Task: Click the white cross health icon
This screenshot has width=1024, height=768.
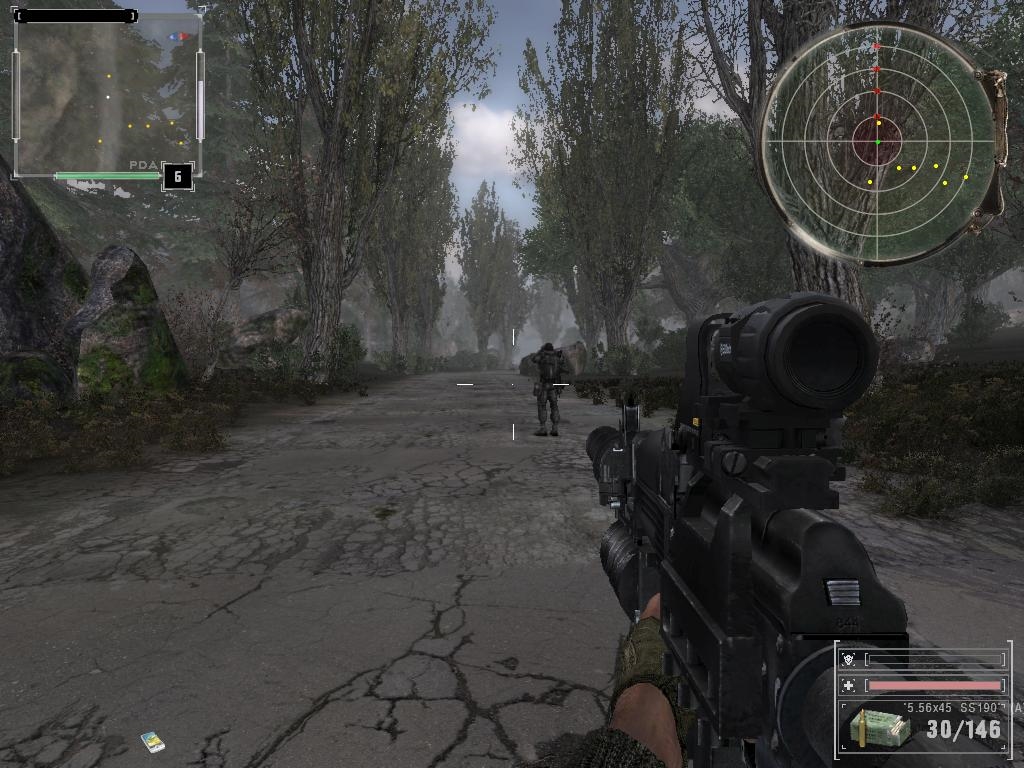Action: (849, 686)
